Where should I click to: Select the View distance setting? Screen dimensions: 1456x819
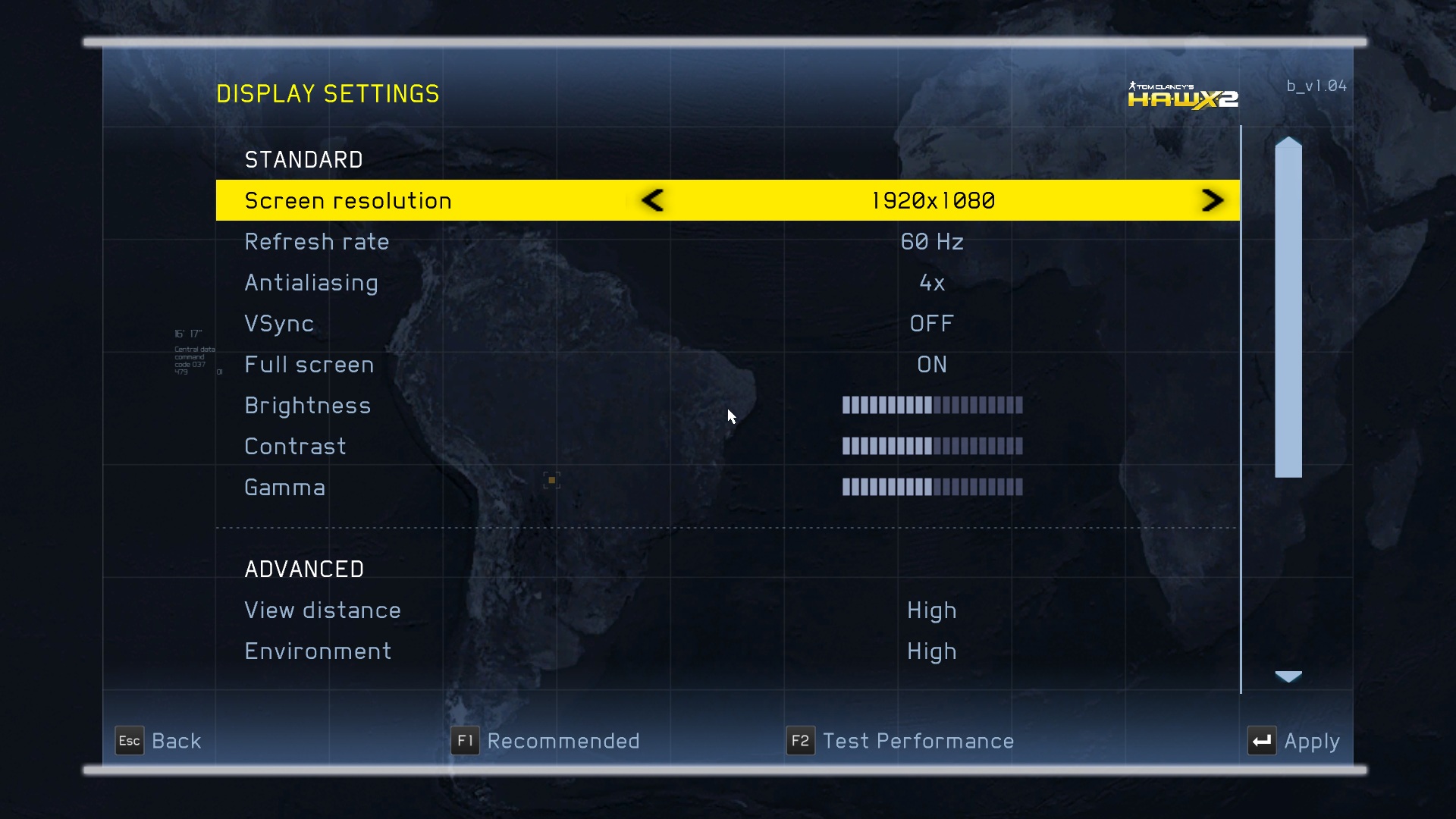click(322, 610)
